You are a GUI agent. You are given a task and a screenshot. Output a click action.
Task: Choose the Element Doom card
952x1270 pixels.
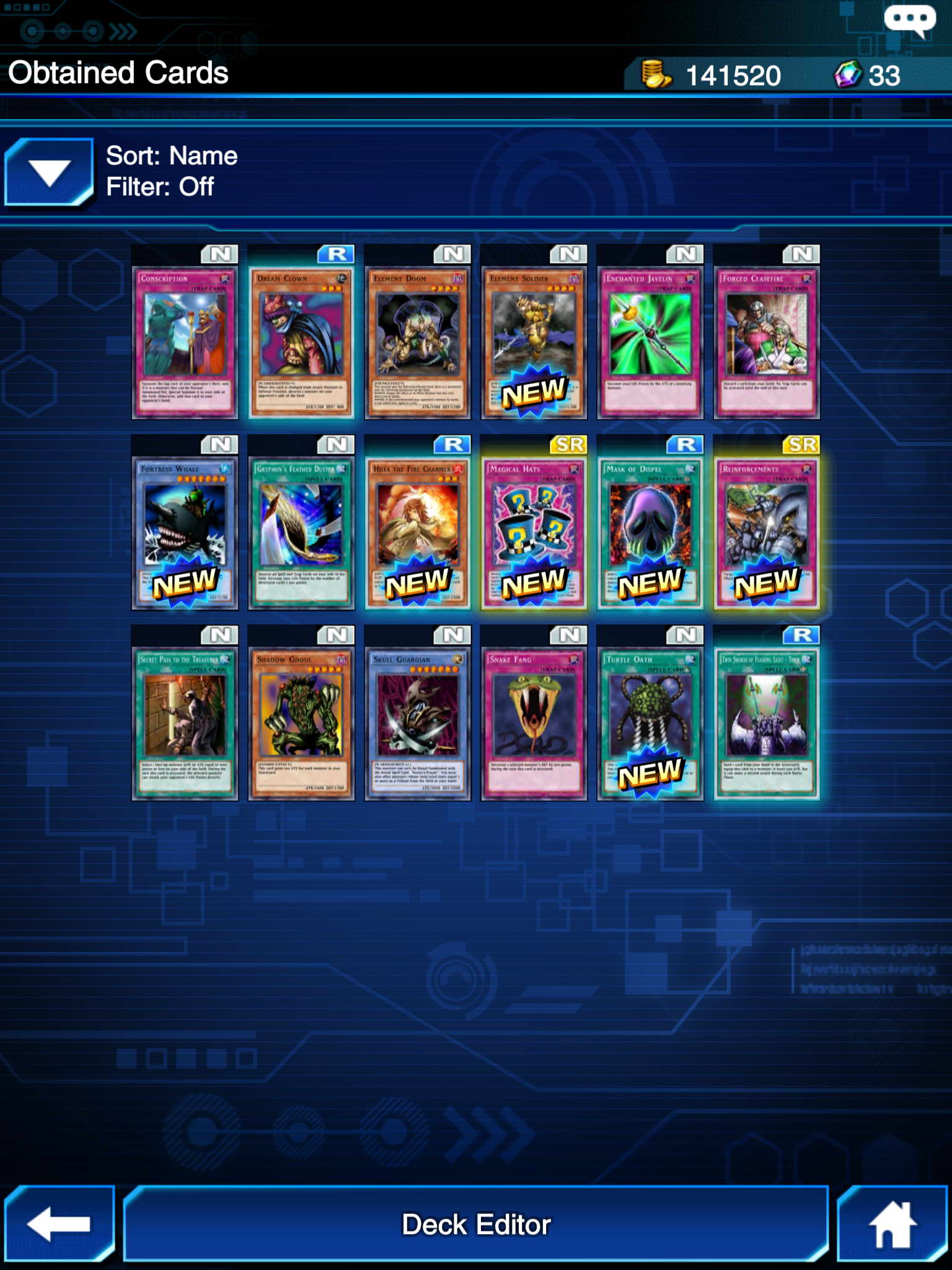click(418, 342)
